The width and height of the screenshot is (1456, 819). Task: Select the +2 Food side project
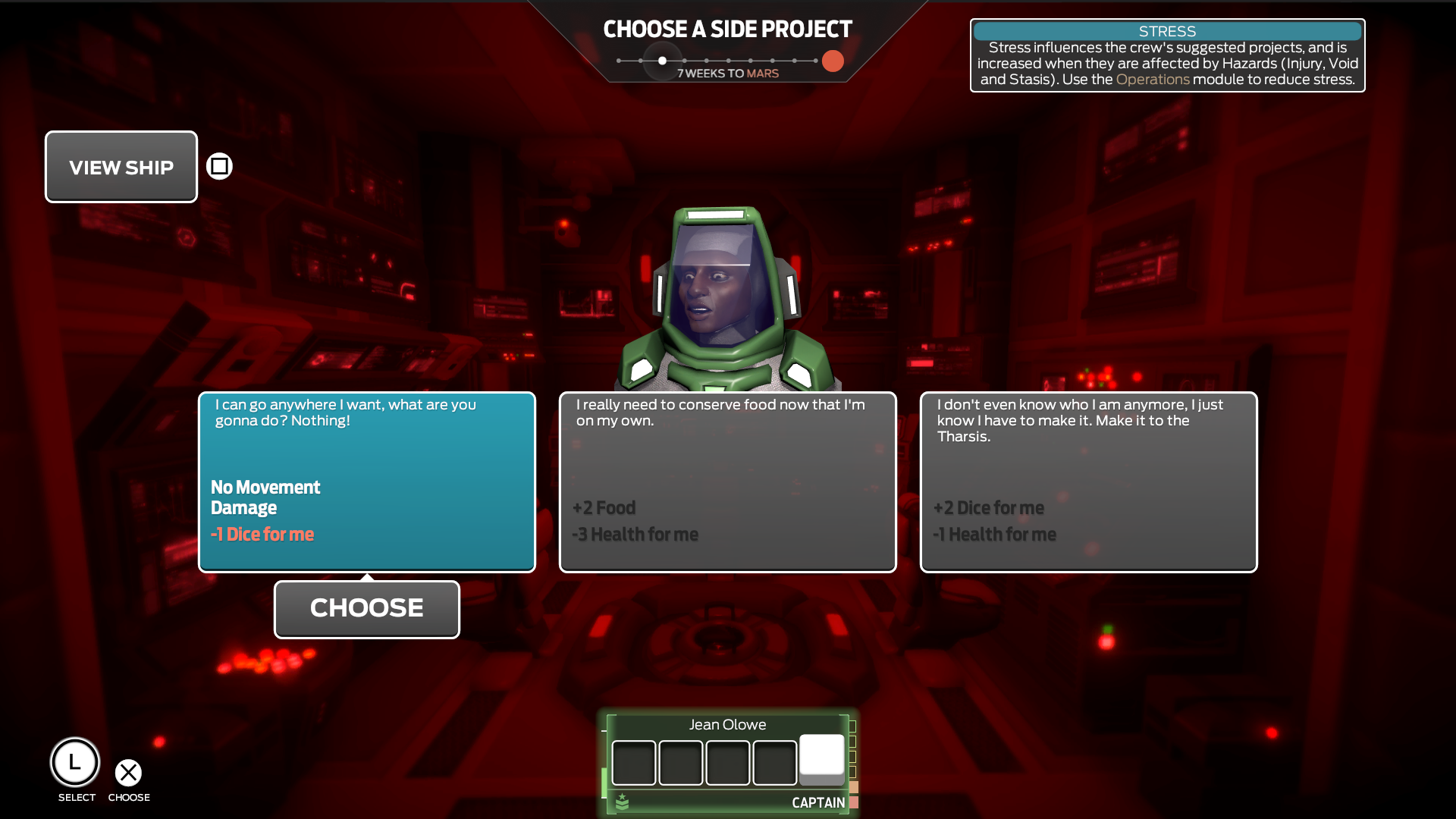(x=727, y=482)
